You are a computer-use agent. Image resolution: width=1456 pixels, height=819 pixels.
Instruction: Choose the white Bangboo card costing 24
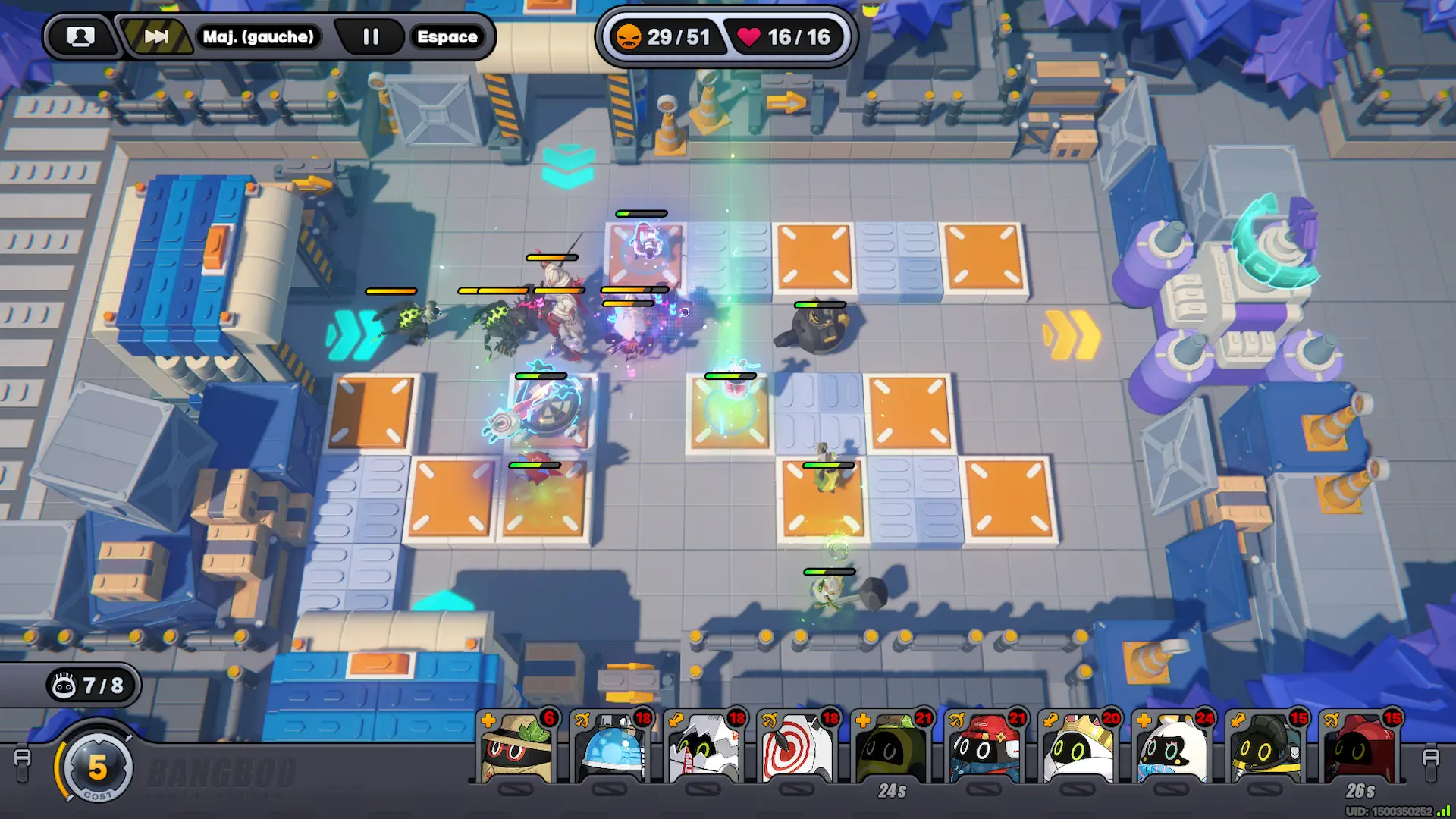pyautogui.click(x=1173, y=748)
